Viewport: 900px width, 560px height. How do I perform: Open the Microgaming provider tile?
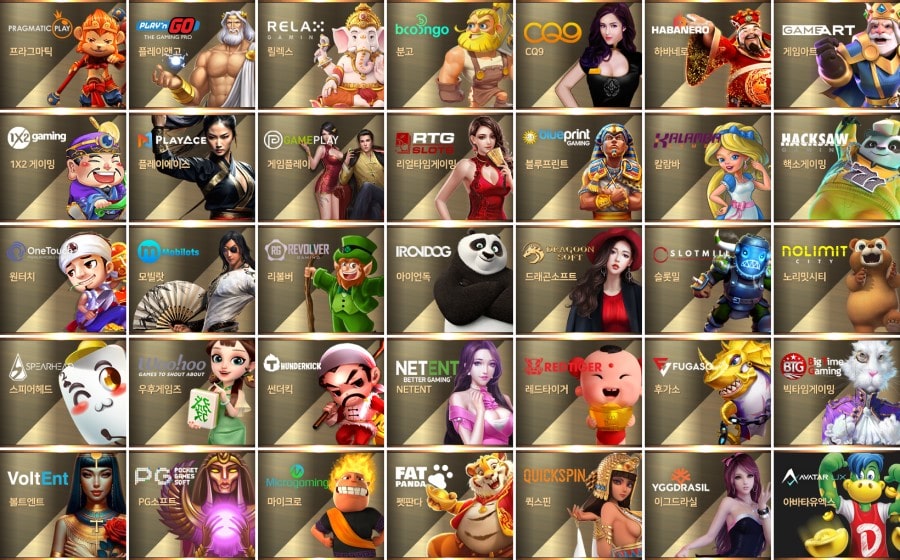coord(321,503)
